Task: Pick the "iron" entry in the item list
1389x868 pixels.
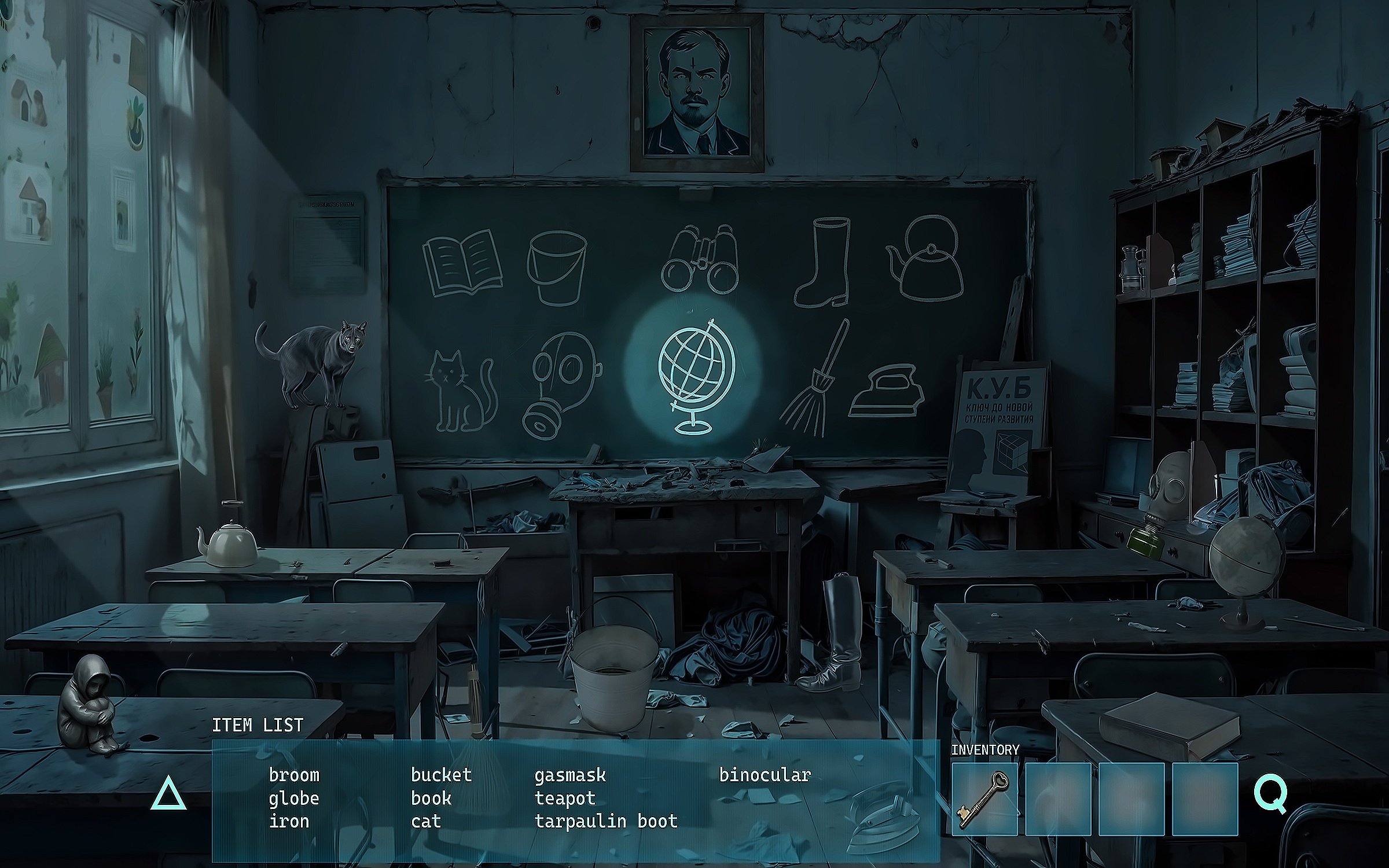Action: 289,821
